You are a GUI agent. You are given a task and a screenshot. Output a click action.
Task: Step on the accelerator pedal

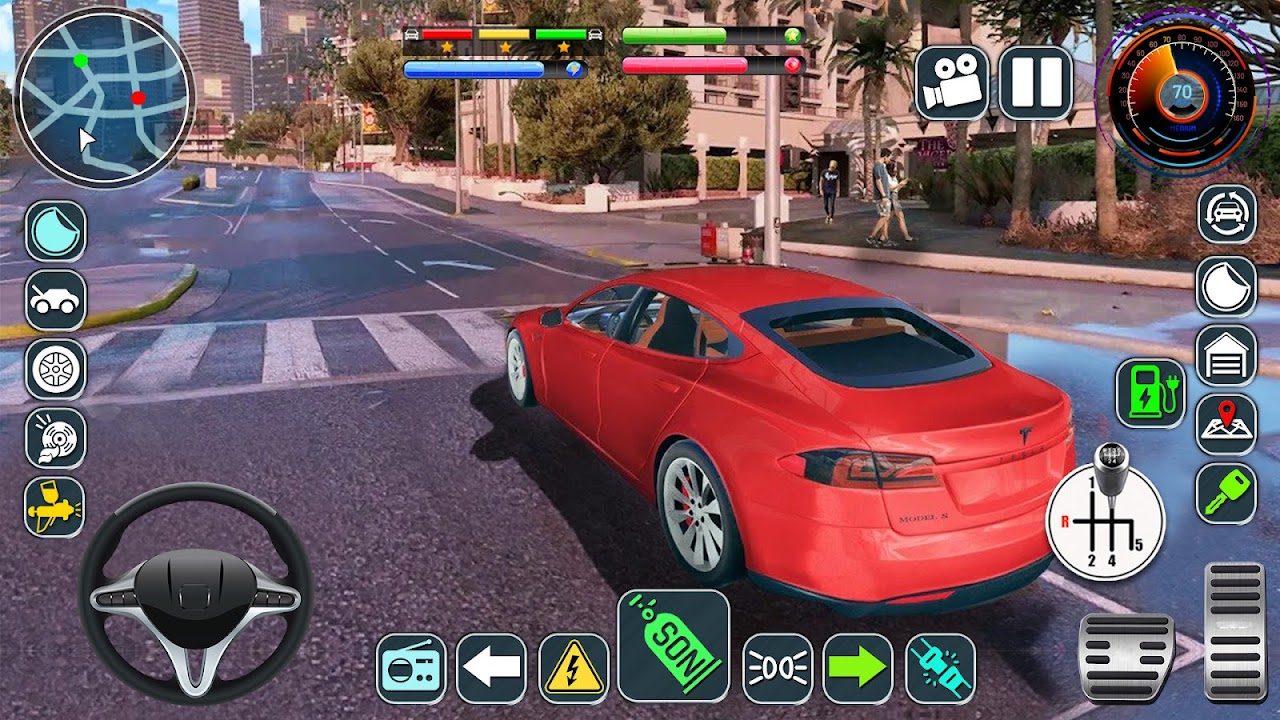[1234, 630]
